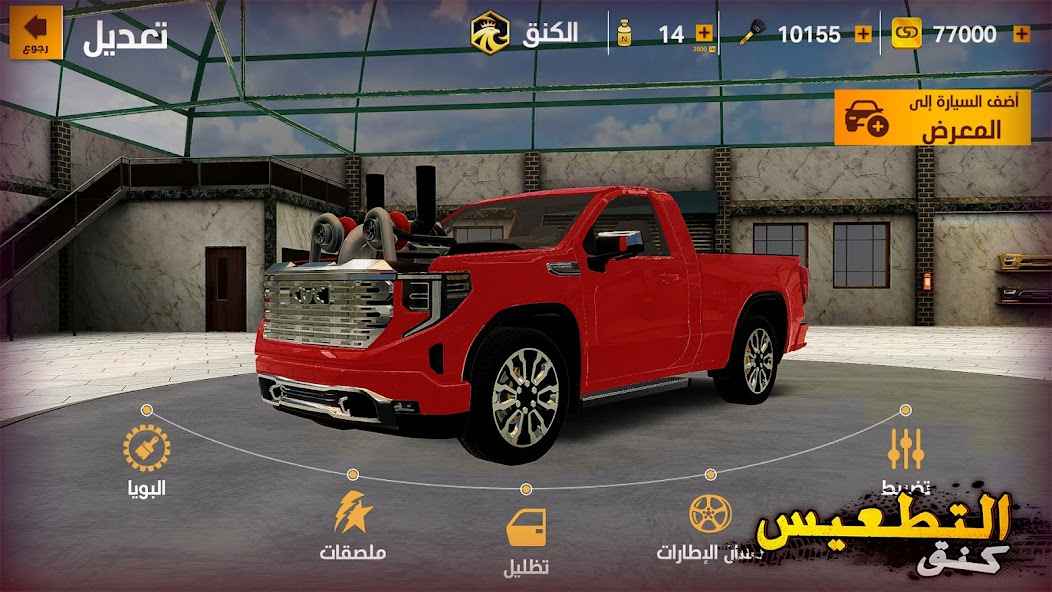Buy more keys with the plus button
1052x592 pixels.
863,34
